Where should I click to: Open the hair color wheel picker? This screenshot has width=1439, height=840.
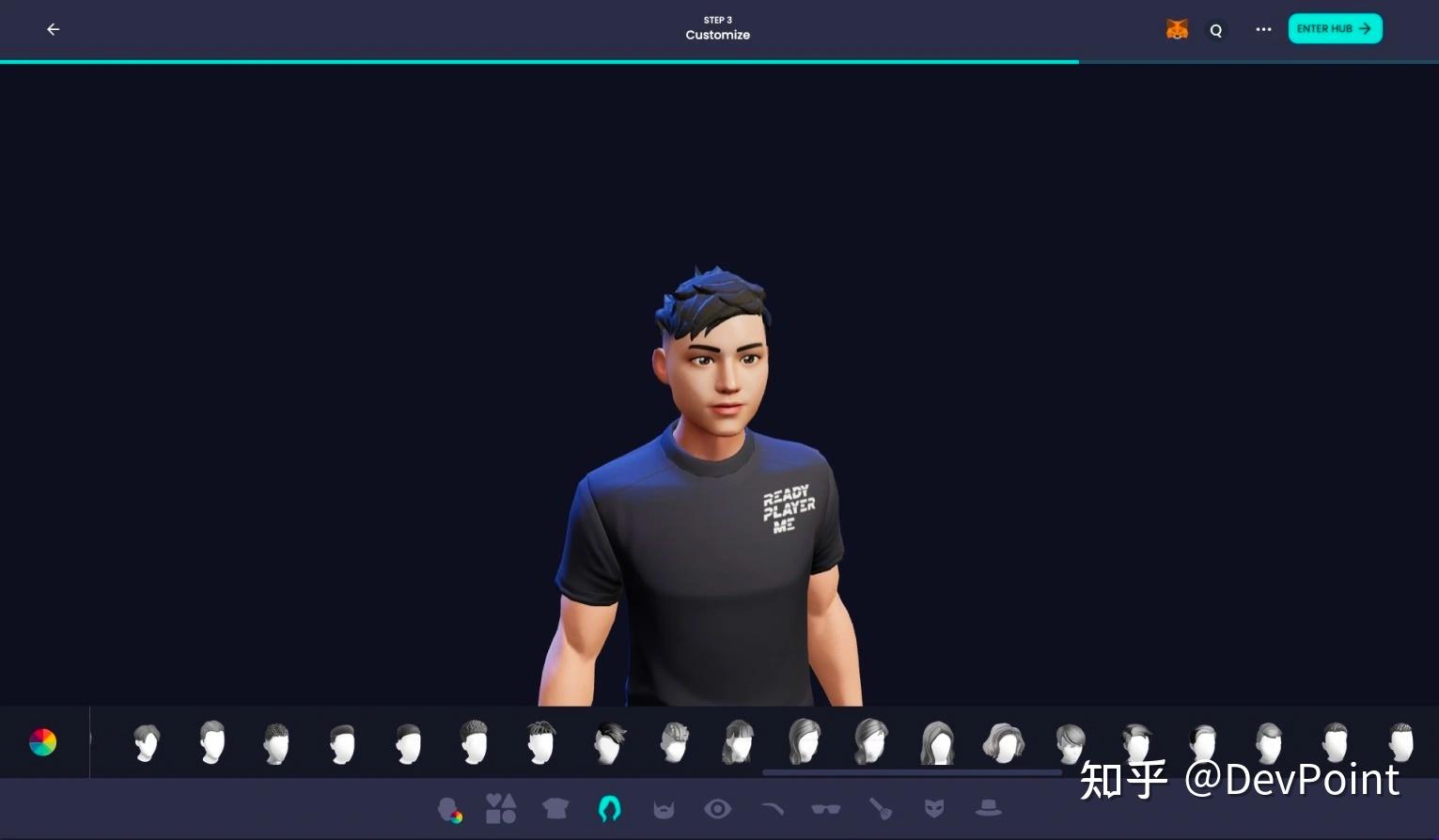point(42,742)
